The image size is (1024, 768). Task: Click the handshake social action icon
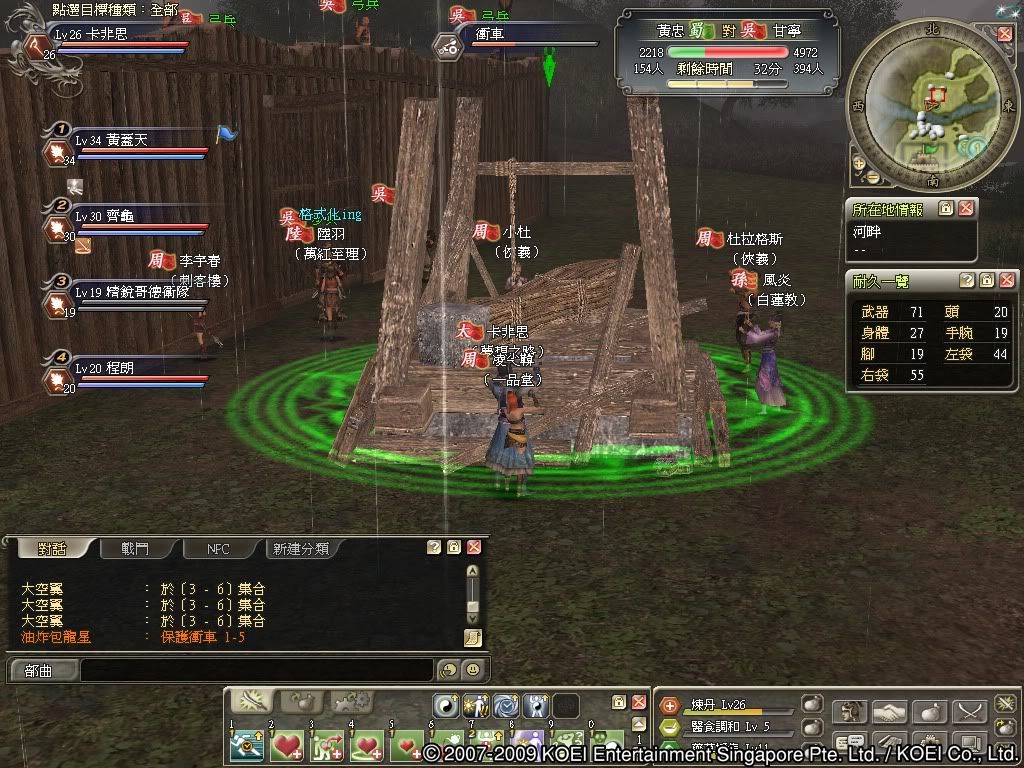click(889, 712)
